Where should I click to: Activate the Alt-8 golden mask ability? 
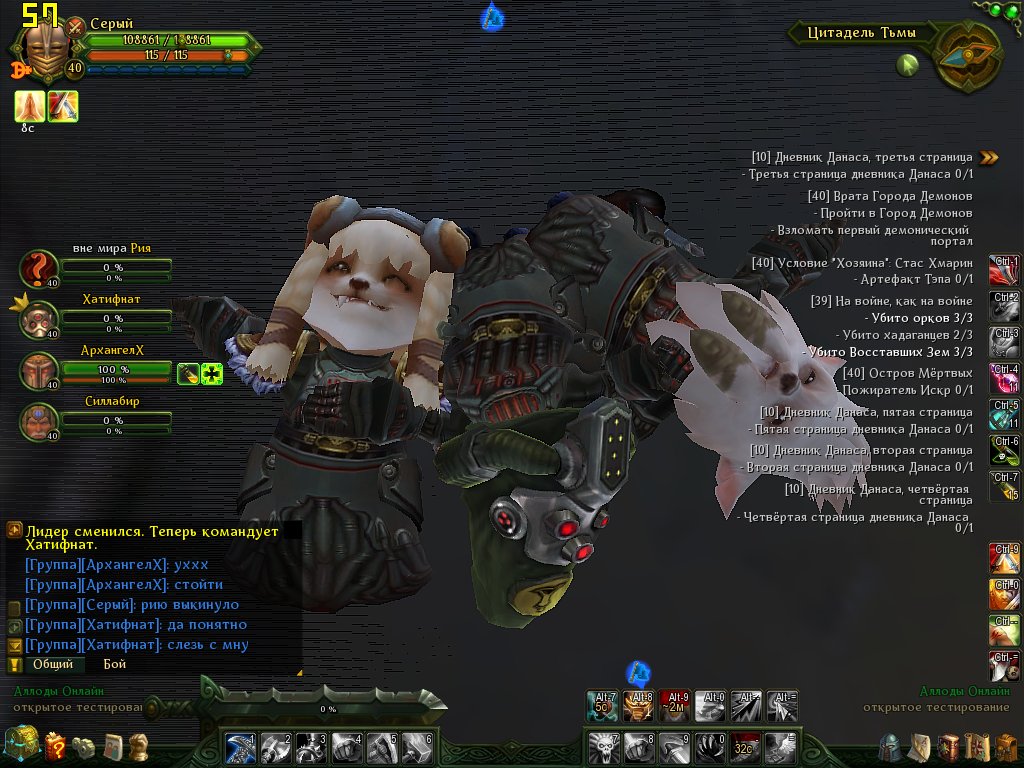638,706
